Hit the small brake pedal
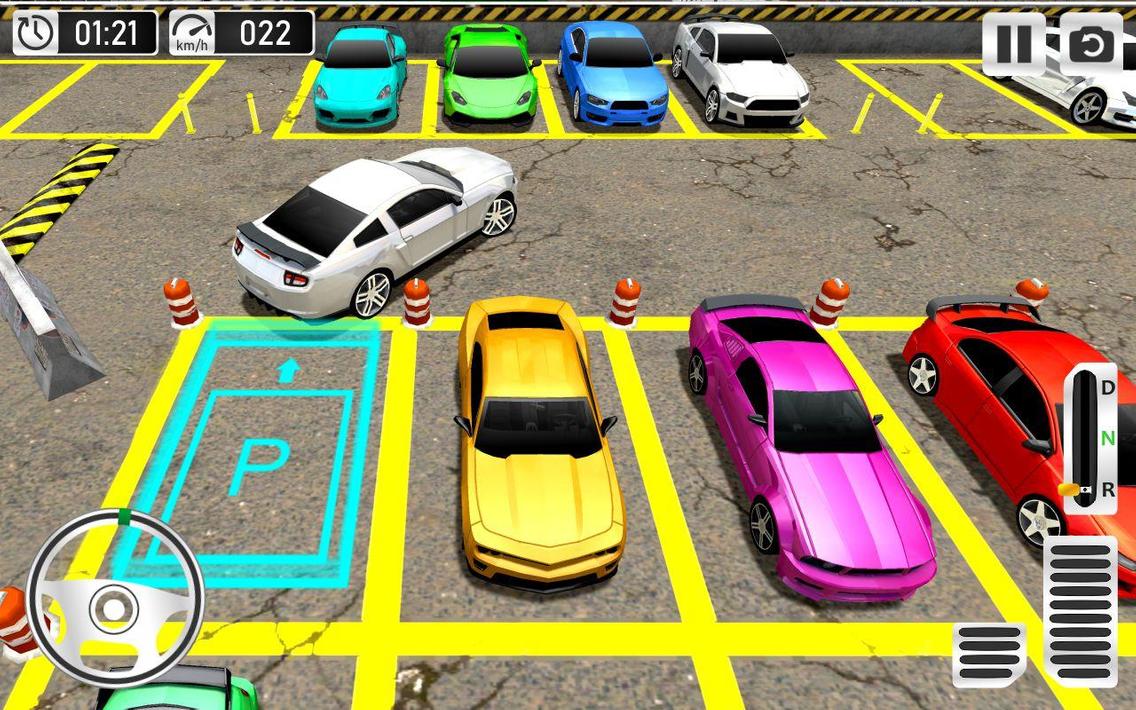Viewport: 1136px width, 710px height. coord(989,655)
